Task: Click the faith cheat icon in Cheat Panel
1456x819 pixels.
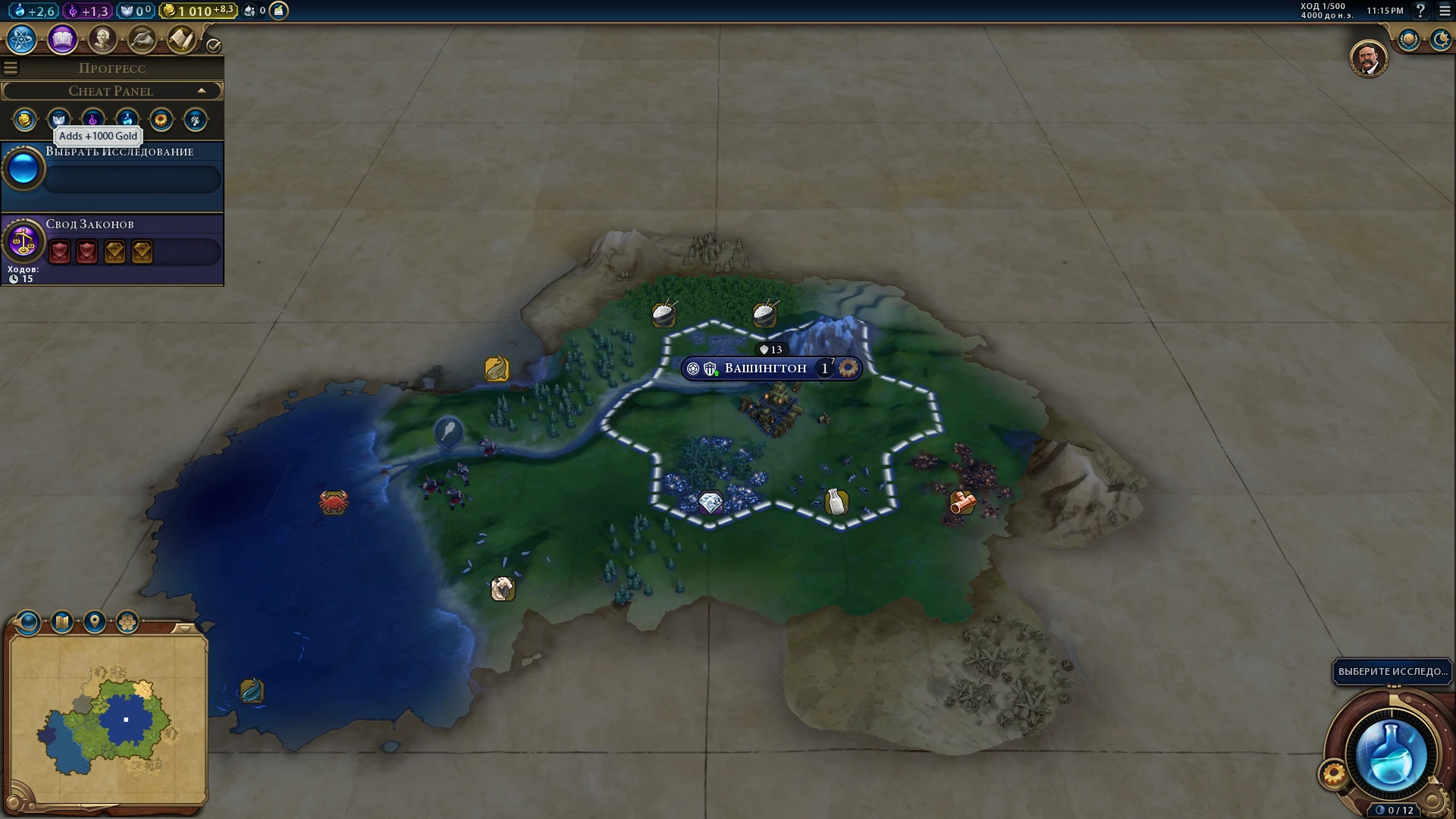Action: (x=58, y=120)
